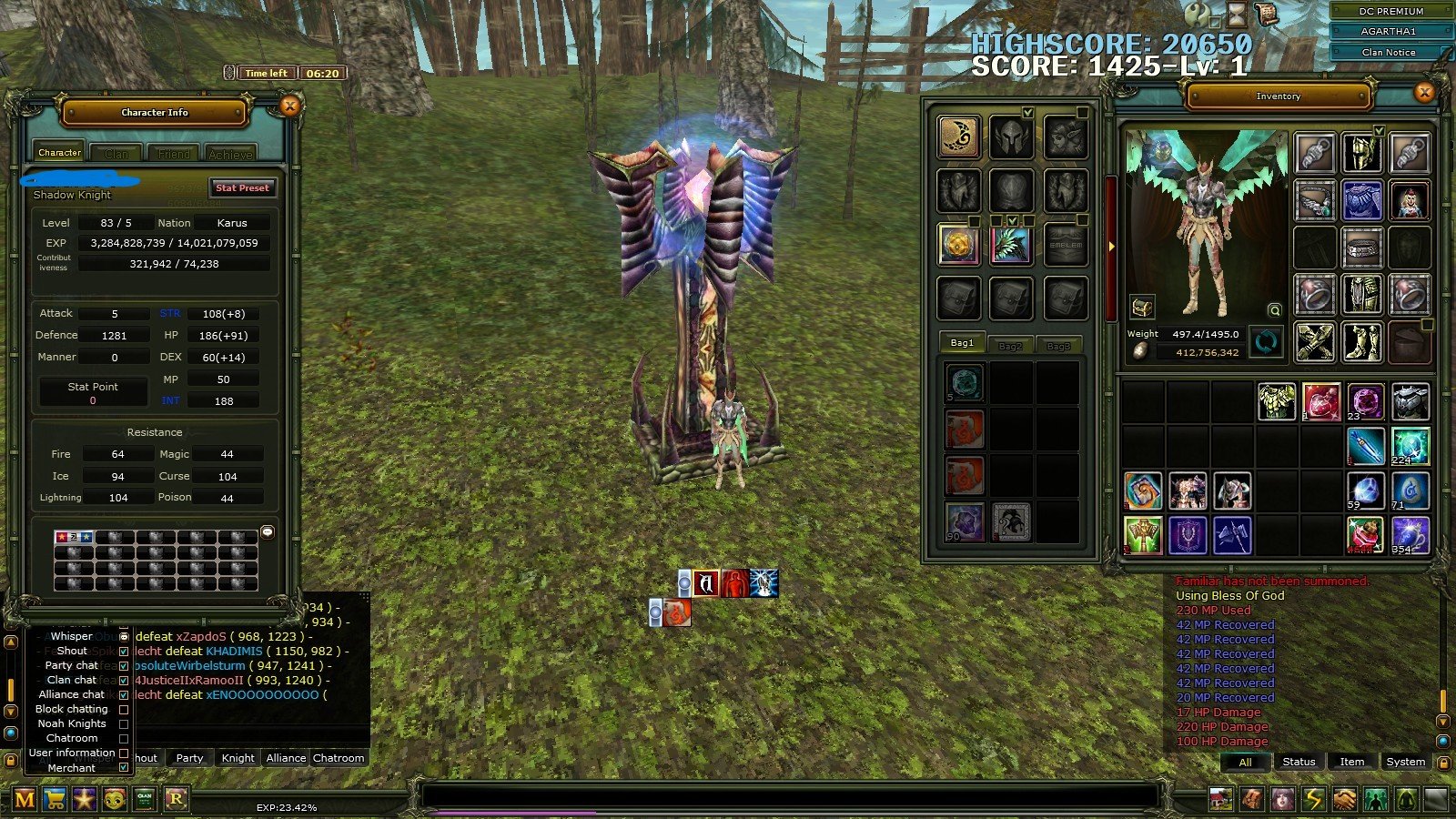Click the goblin face Noah icon

pos(113,801)
